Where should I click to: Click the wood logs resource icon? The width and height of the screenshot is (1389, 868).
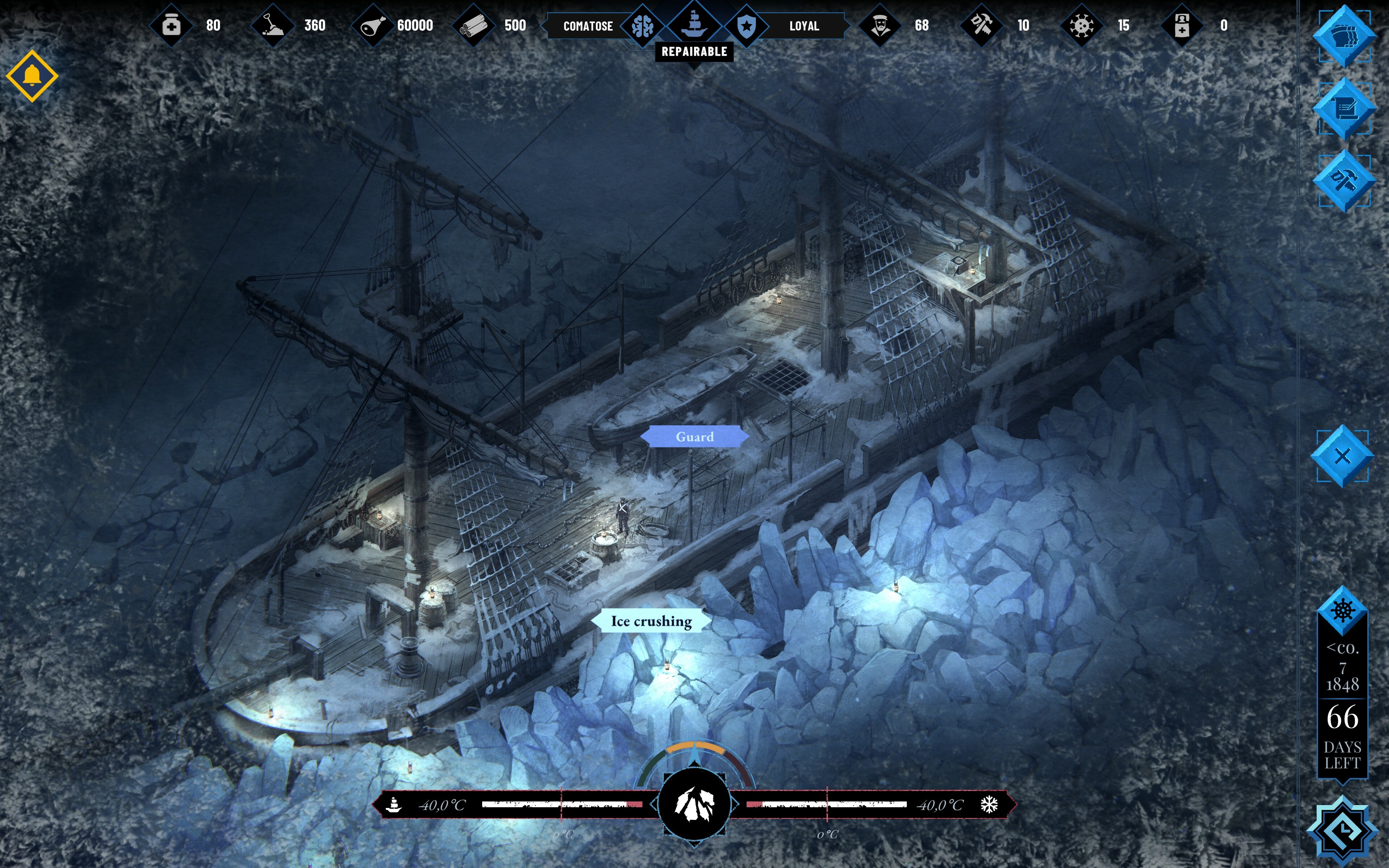(473, 26)
